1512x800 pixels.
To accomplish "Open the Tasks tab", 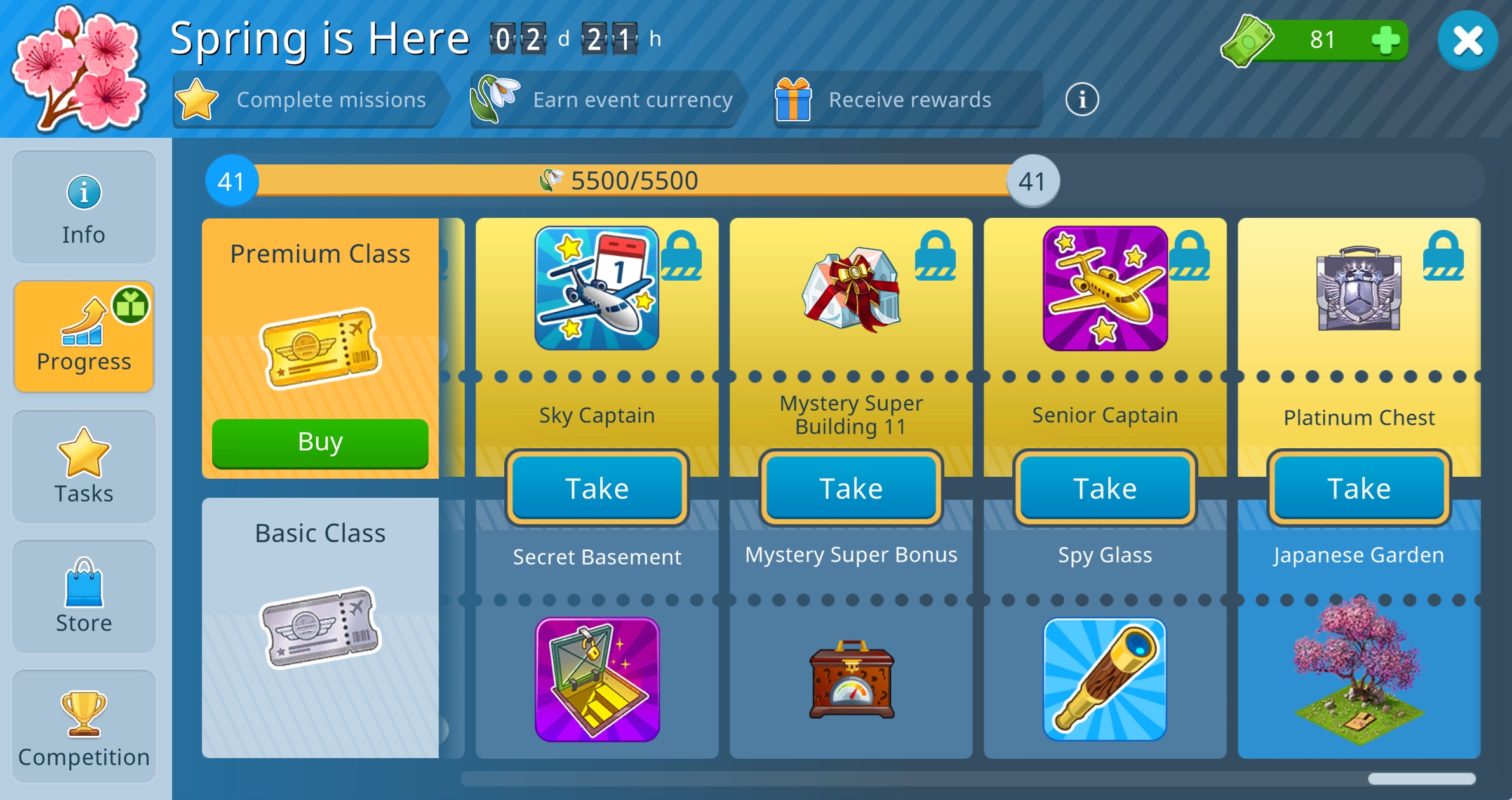I will click(84, 467).
